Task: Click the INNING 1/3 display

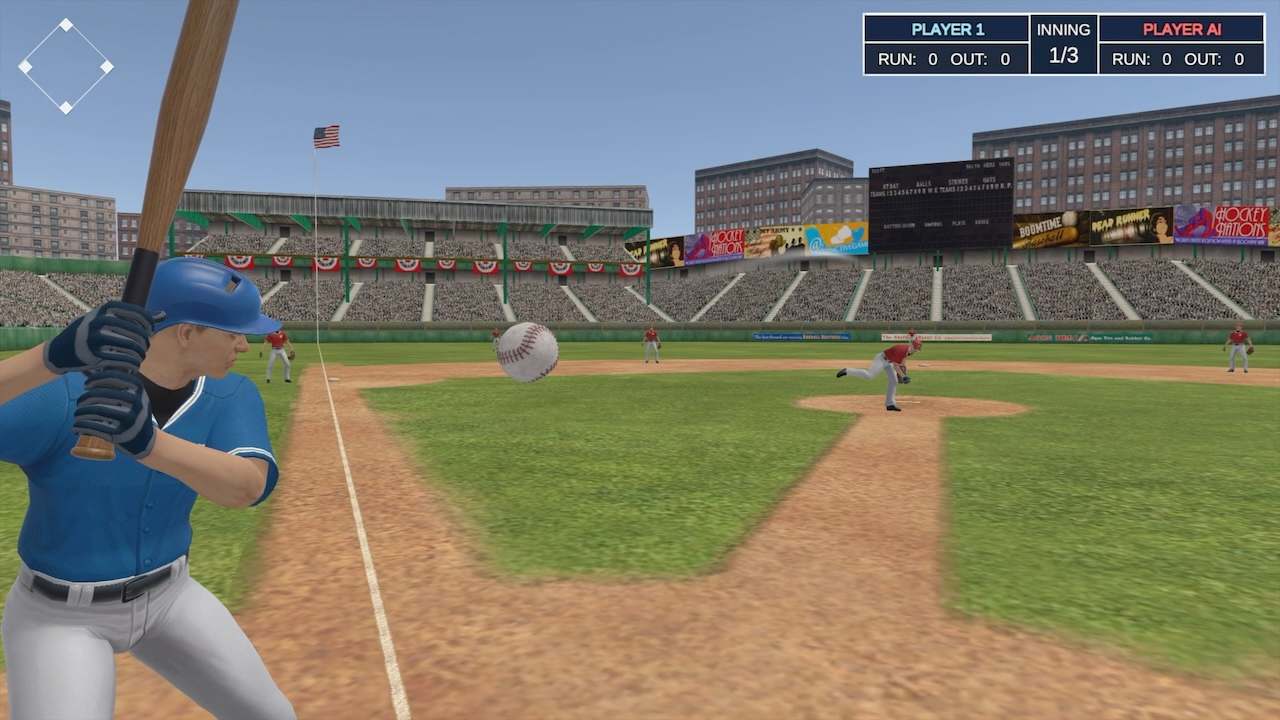Action: click(1063, 42)
